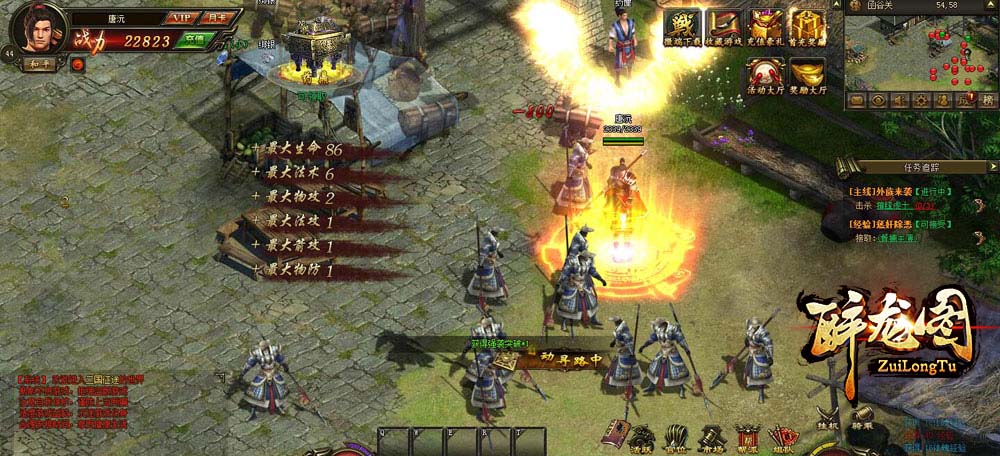
Task: Activate the 挂机 auto-battle button
Action: pos(828,417)
